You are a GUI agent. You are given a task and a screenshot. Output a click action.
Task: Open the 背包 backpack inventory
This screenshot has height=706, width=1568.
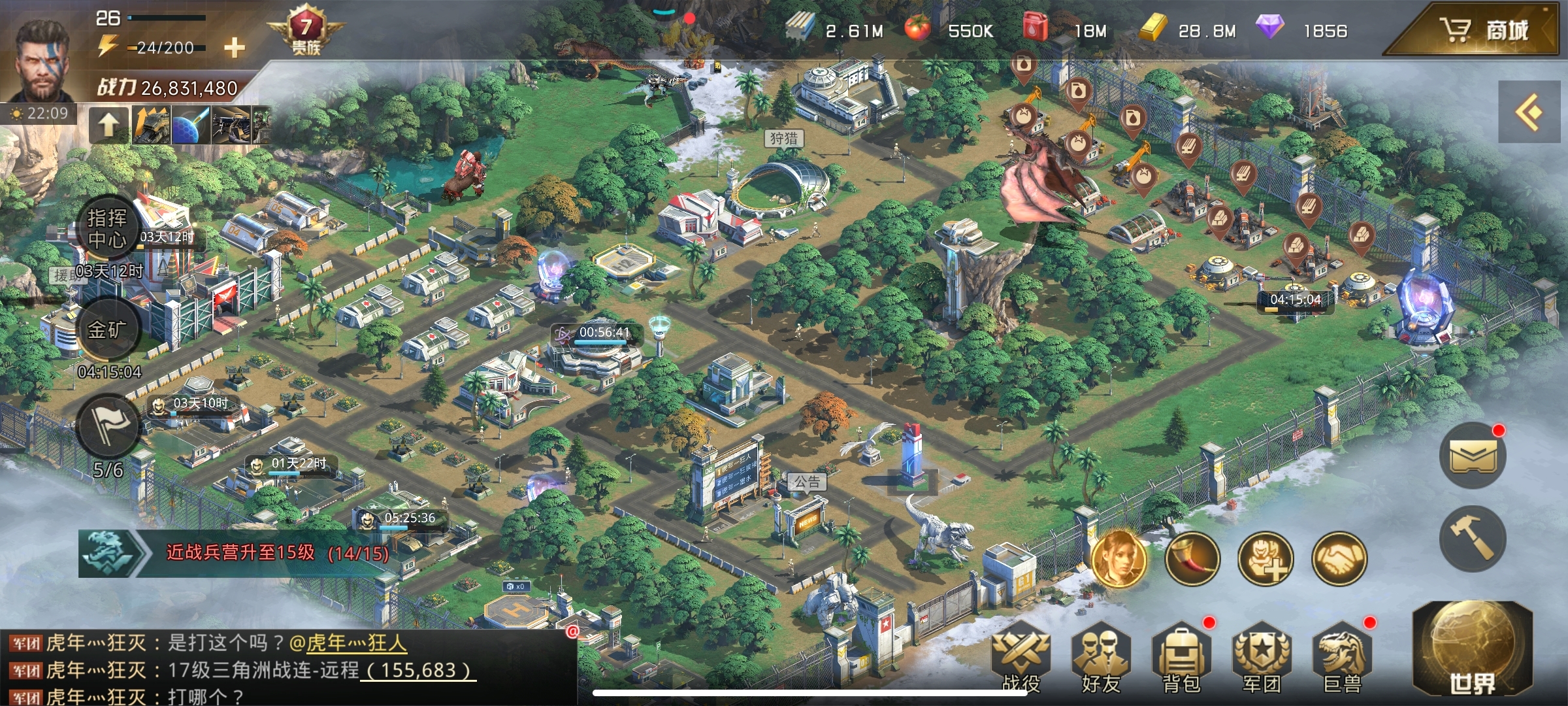click(1181, 657)
